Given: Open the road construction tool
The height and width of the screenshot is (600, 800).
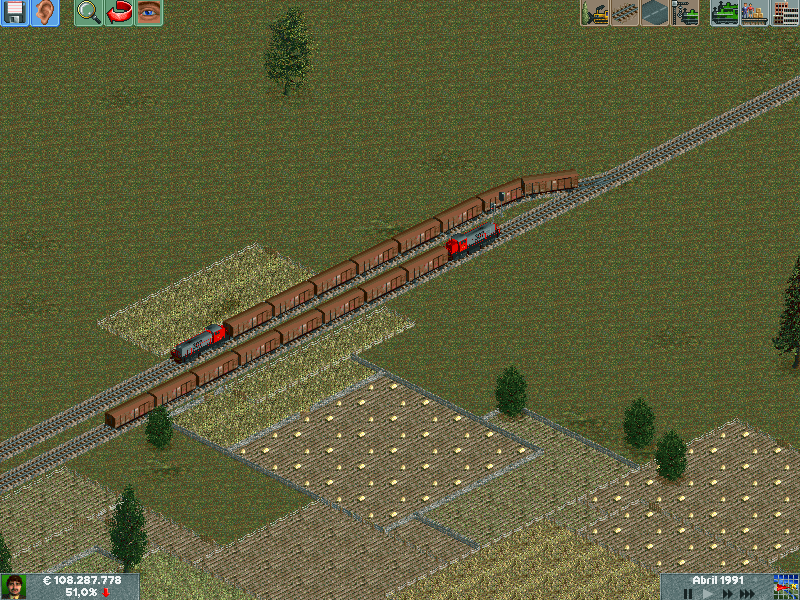Looking at the screenshot, I should (655, 13).
